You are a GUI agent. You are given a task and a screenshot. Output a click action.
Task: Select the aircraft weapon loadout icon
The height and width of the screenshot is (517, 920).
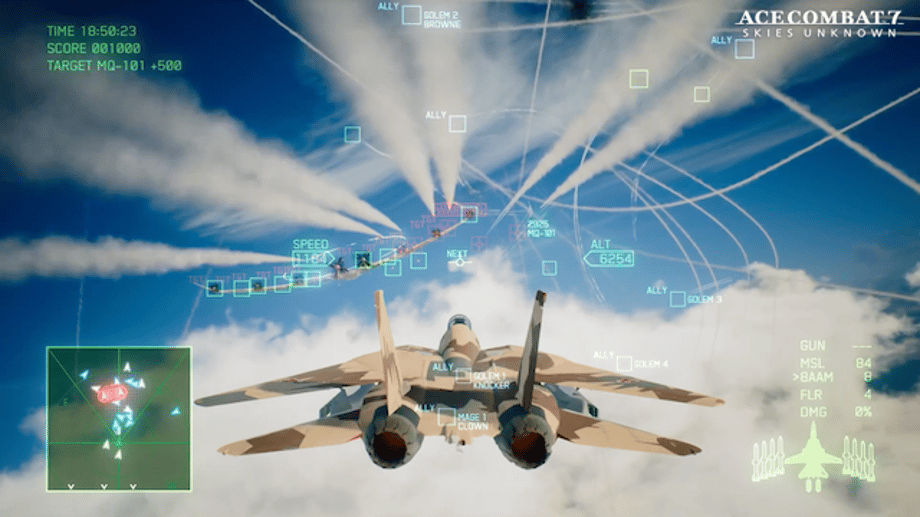(x=813, y=456)
